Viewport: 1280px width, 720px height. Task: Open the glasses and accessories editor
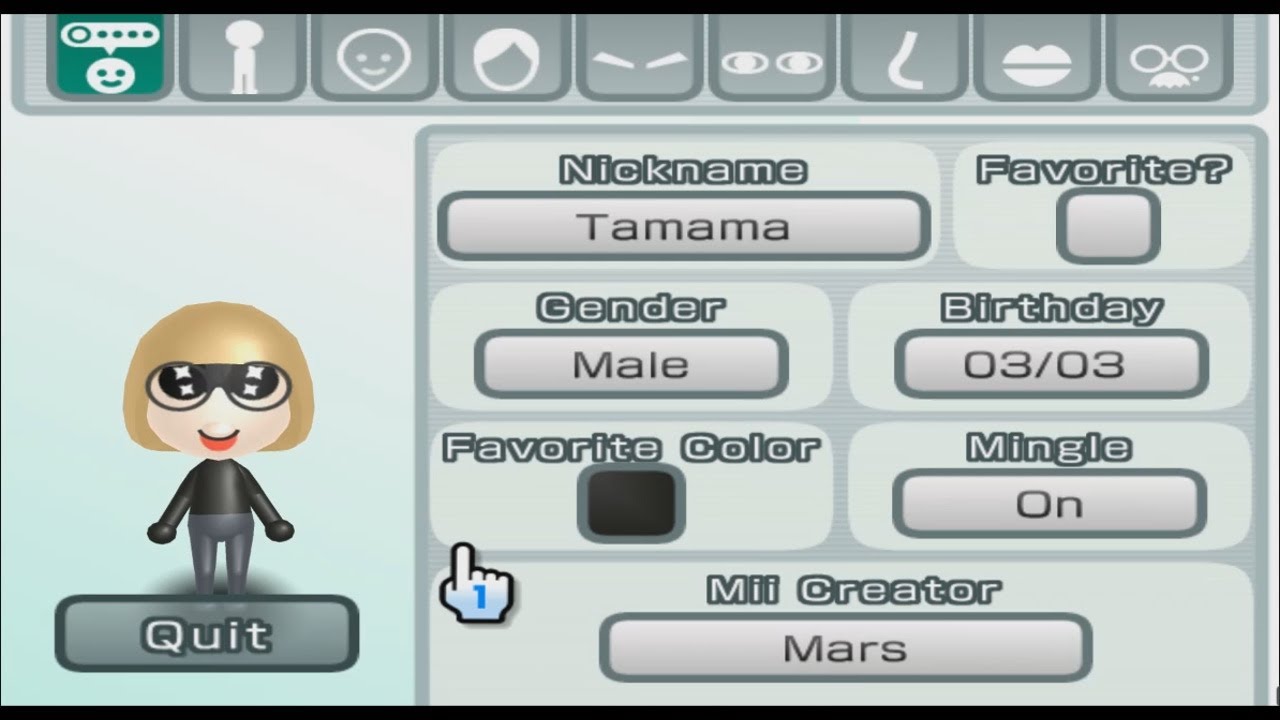tap(1172, 55)
